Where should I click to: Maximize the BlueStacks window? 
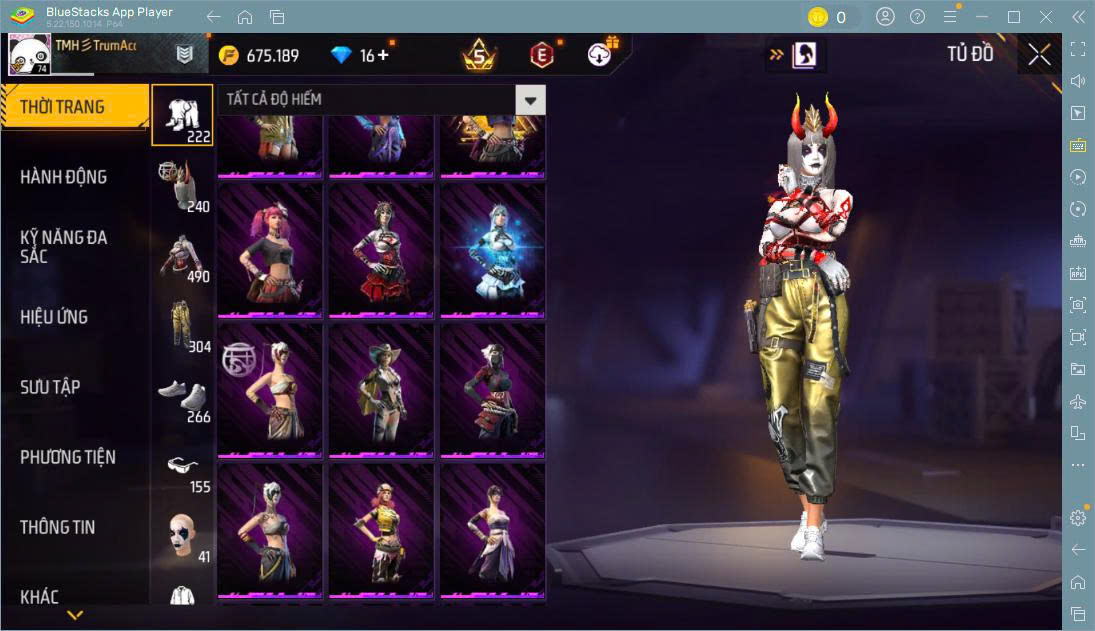tap(1014, 17)
